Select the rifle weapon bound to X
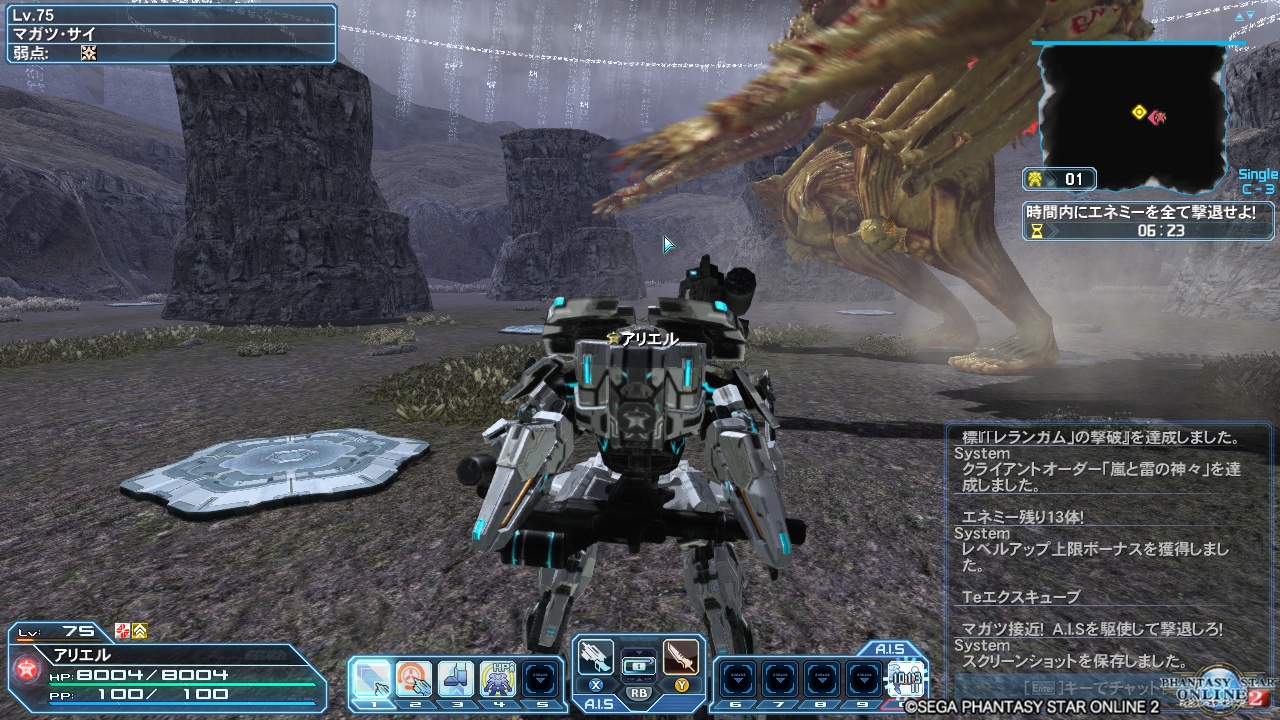Image resolution: width=1280 pixels, height=720 pixels. coord(594,658)
